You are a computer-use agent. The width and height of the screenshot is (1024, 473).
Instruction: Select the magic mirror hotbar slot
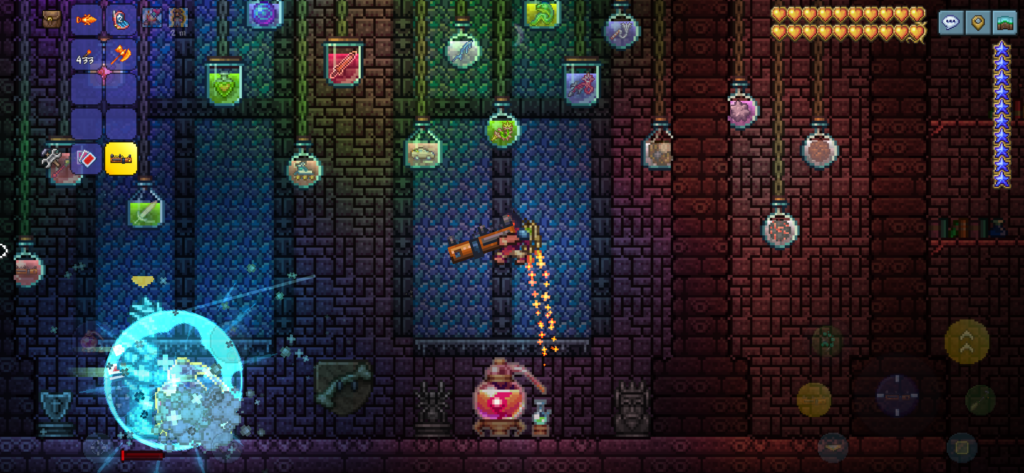[121, 19]
